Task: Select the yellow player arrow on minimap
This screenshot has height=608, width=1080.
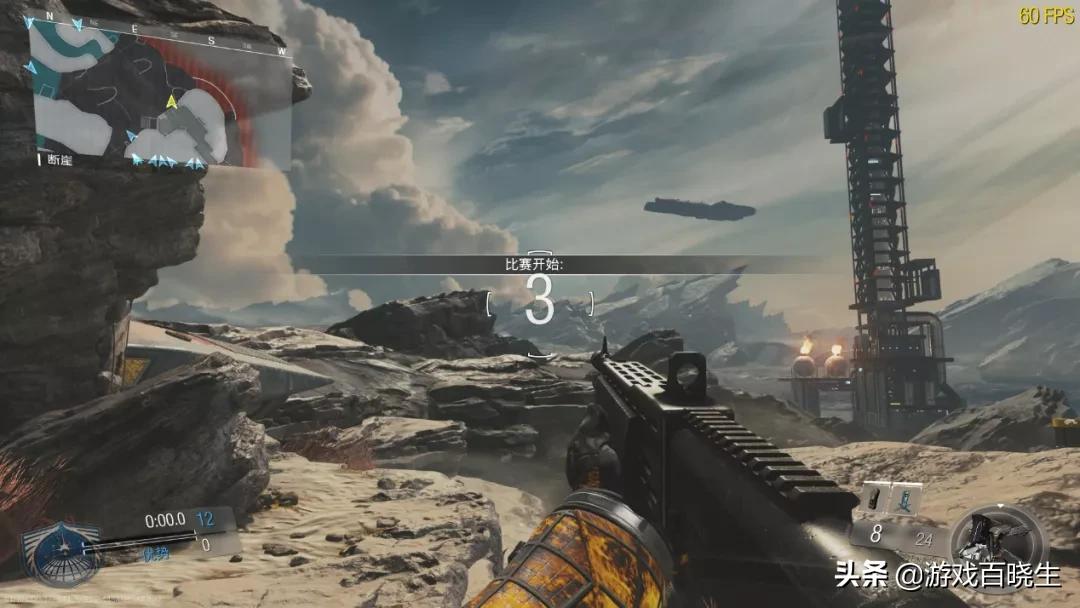Action: click(x=172, y=102)
